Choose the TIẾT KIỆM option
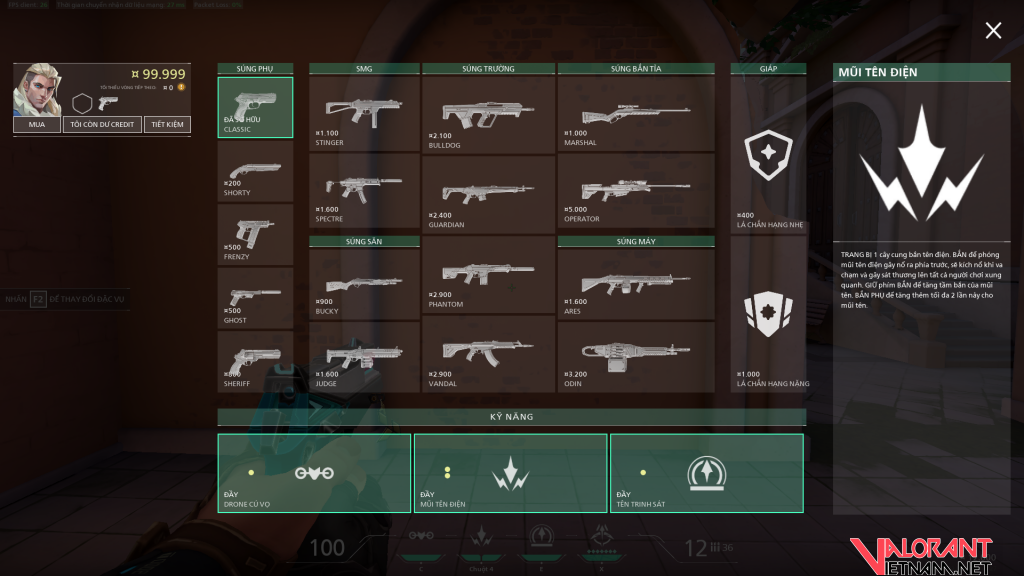 pos(167,125)
